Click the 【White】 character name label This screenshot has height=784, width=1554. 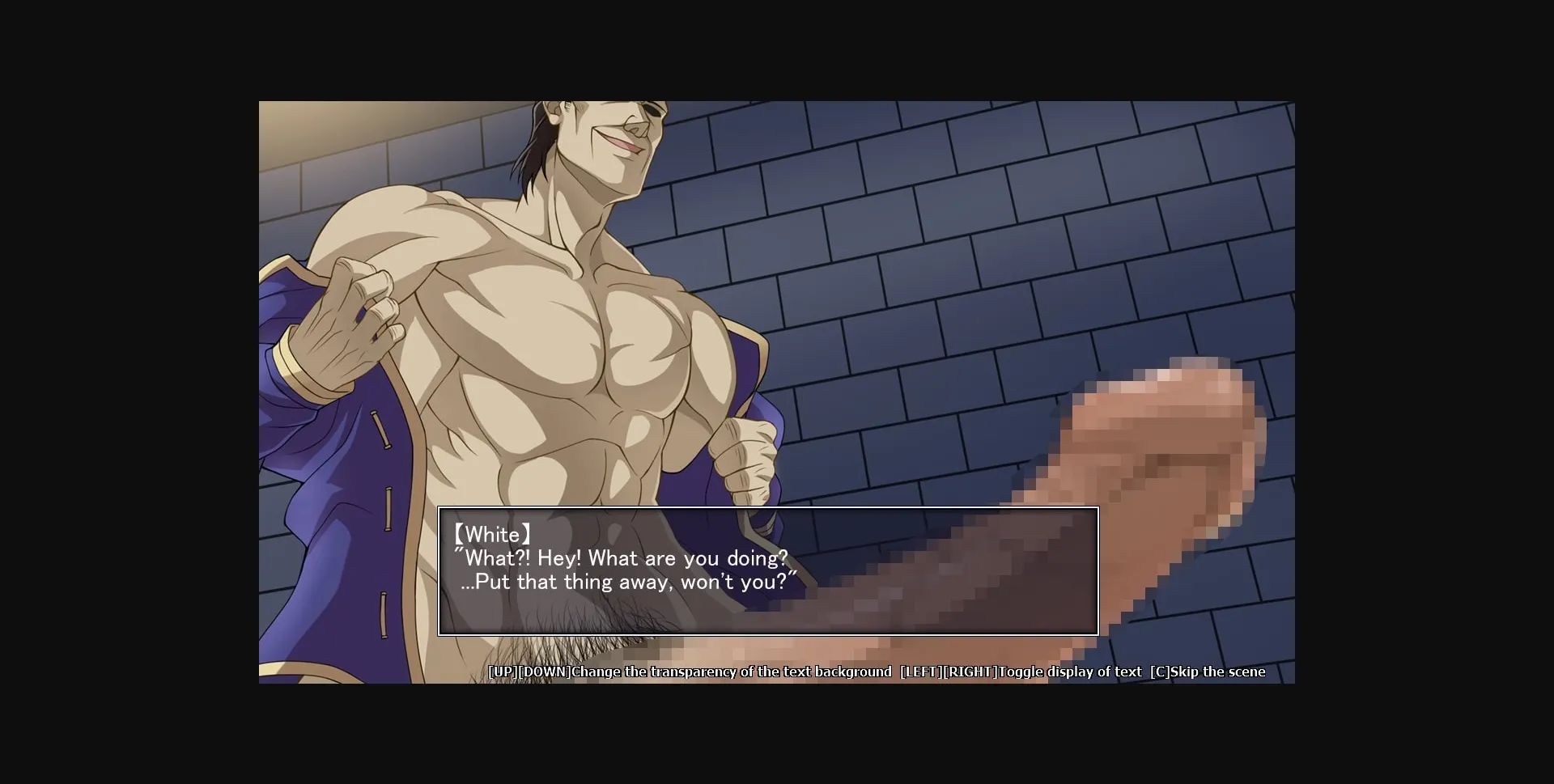pyautogui.click(x=494, y=533)
